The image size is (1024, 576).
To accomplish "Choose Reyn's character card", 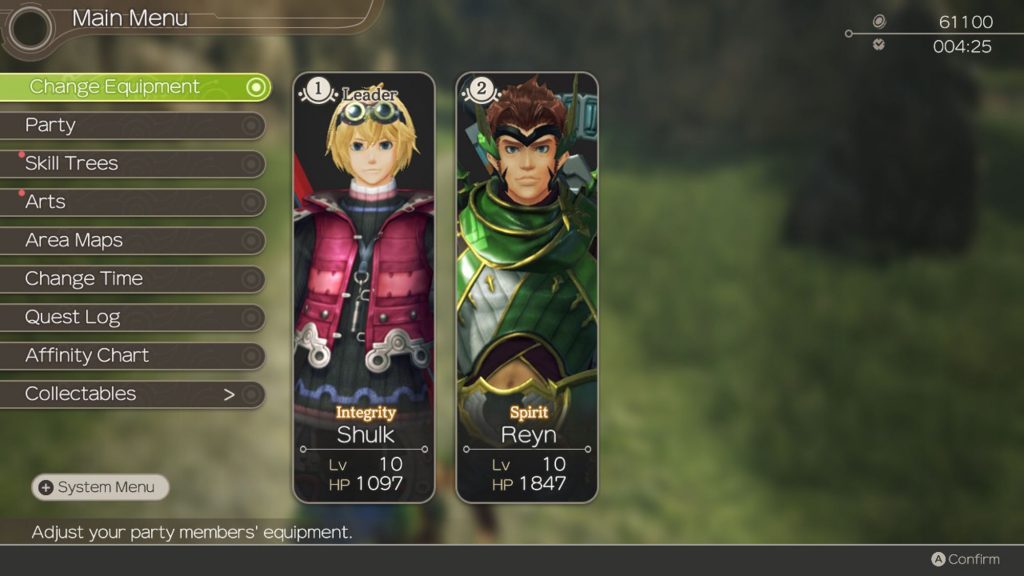I will tap(527, 287).
